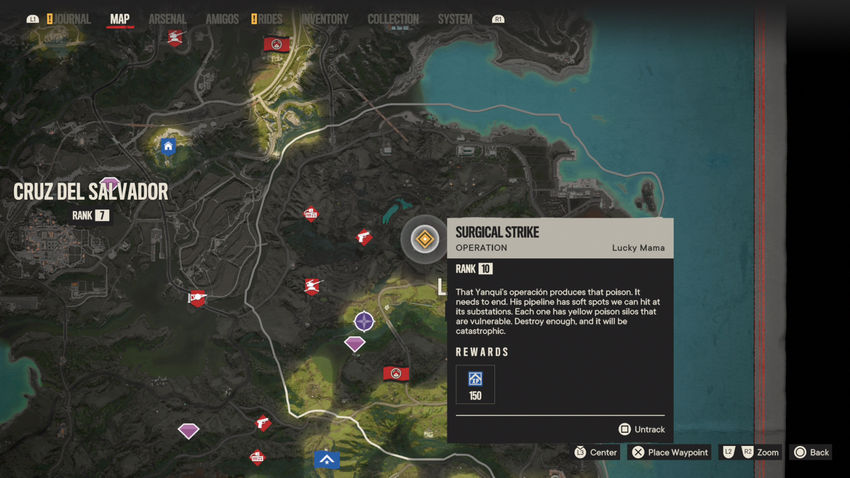
Task: Select the Surgical Strike operation map marker
Action: tap(425, 239)
